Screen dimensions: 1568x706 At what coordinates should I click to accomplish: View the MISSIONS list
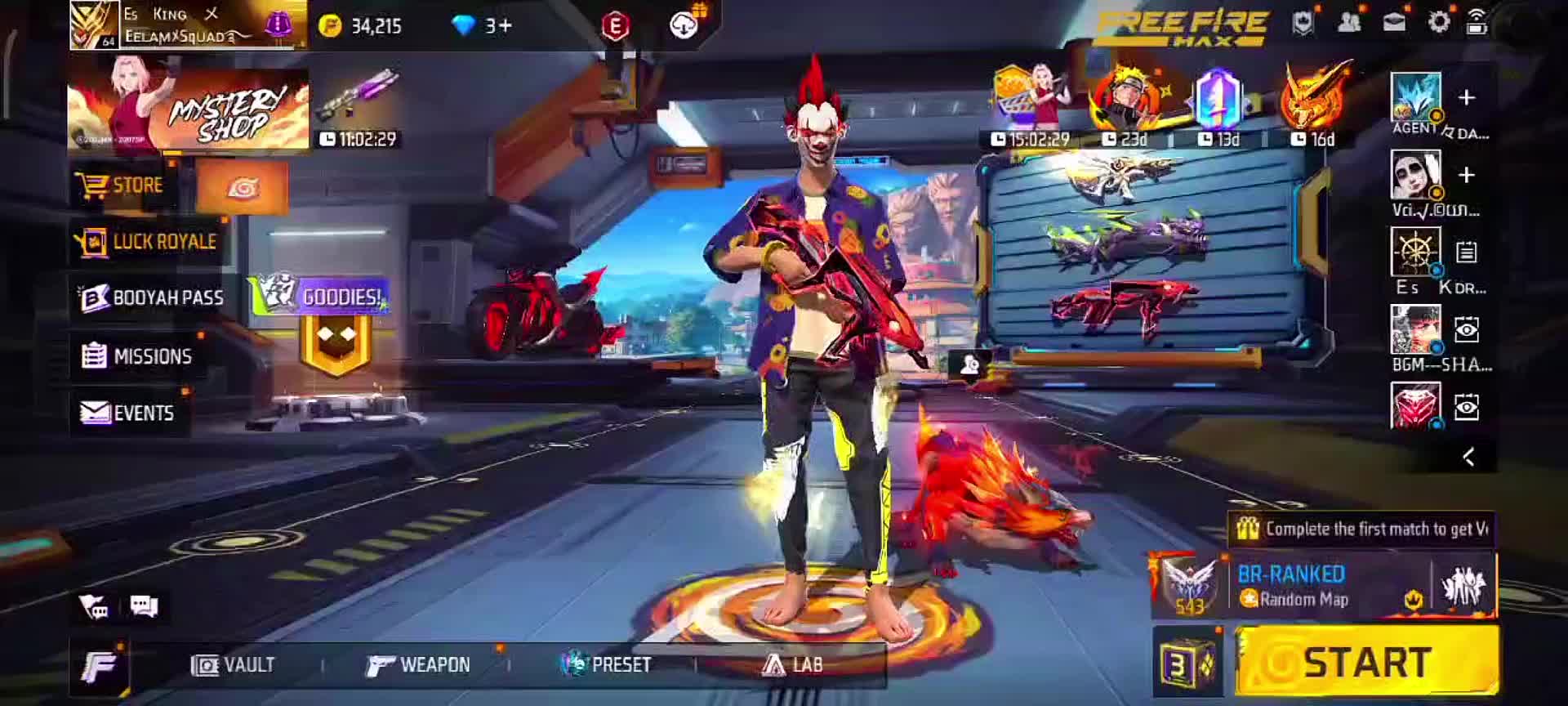(x=137, y=356)
